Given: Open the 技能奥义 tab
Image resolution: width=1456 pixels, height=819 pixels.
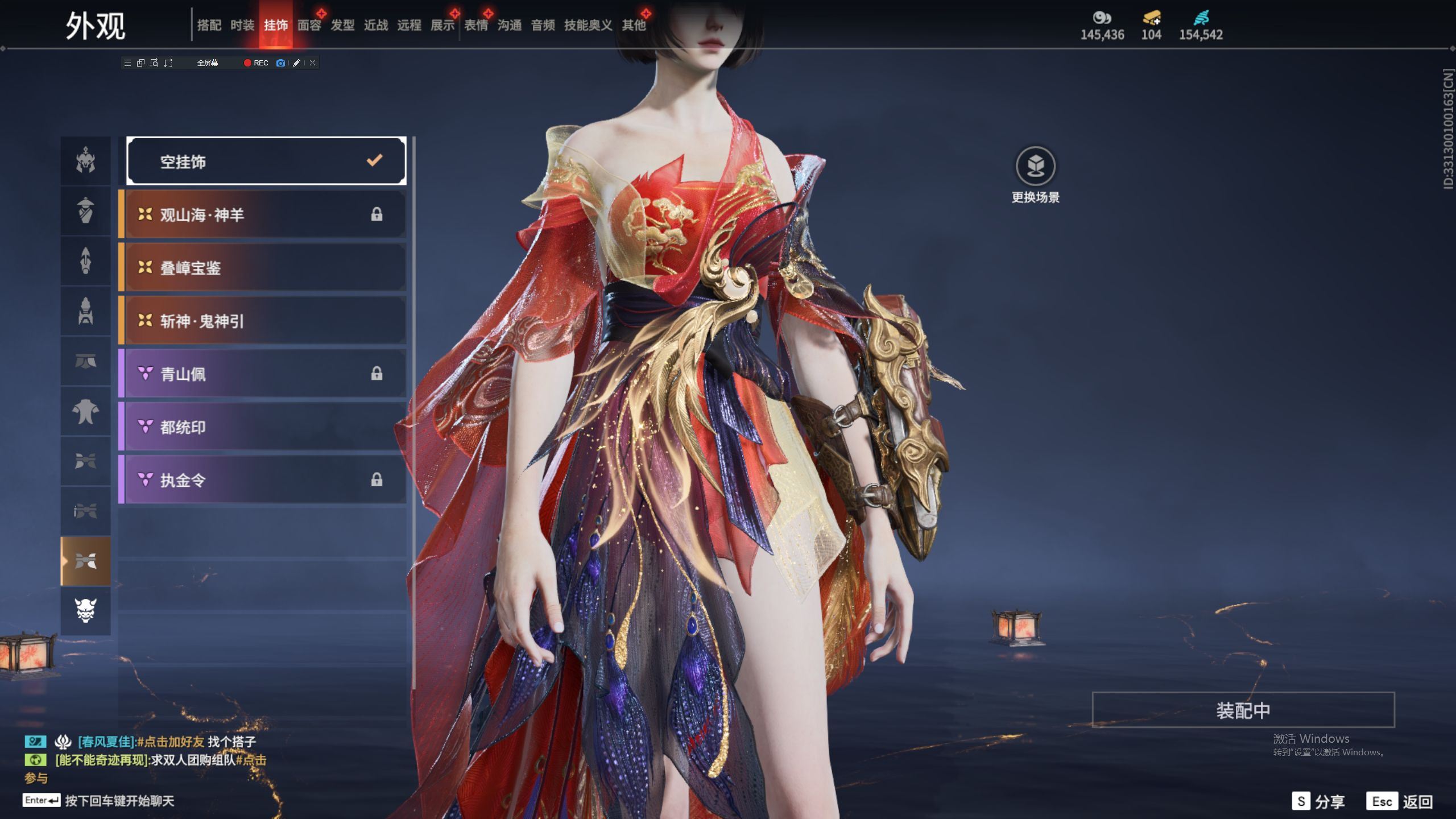Looking at the screenshot, I should (x=588, y=25).
